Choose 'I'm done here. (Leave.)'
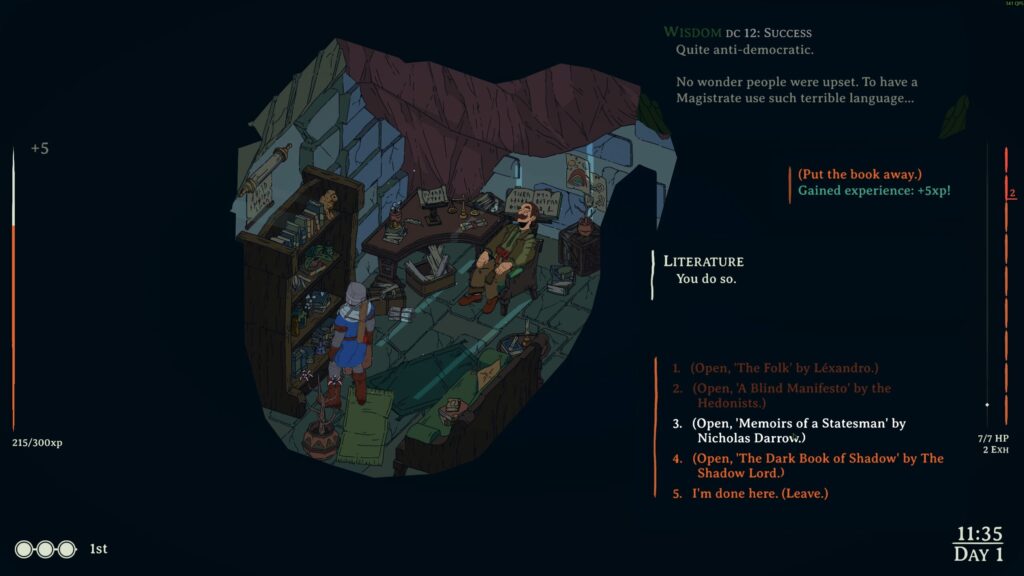Screen dimensions: 1024x576 pyautogui.click(x=760, y=494)
